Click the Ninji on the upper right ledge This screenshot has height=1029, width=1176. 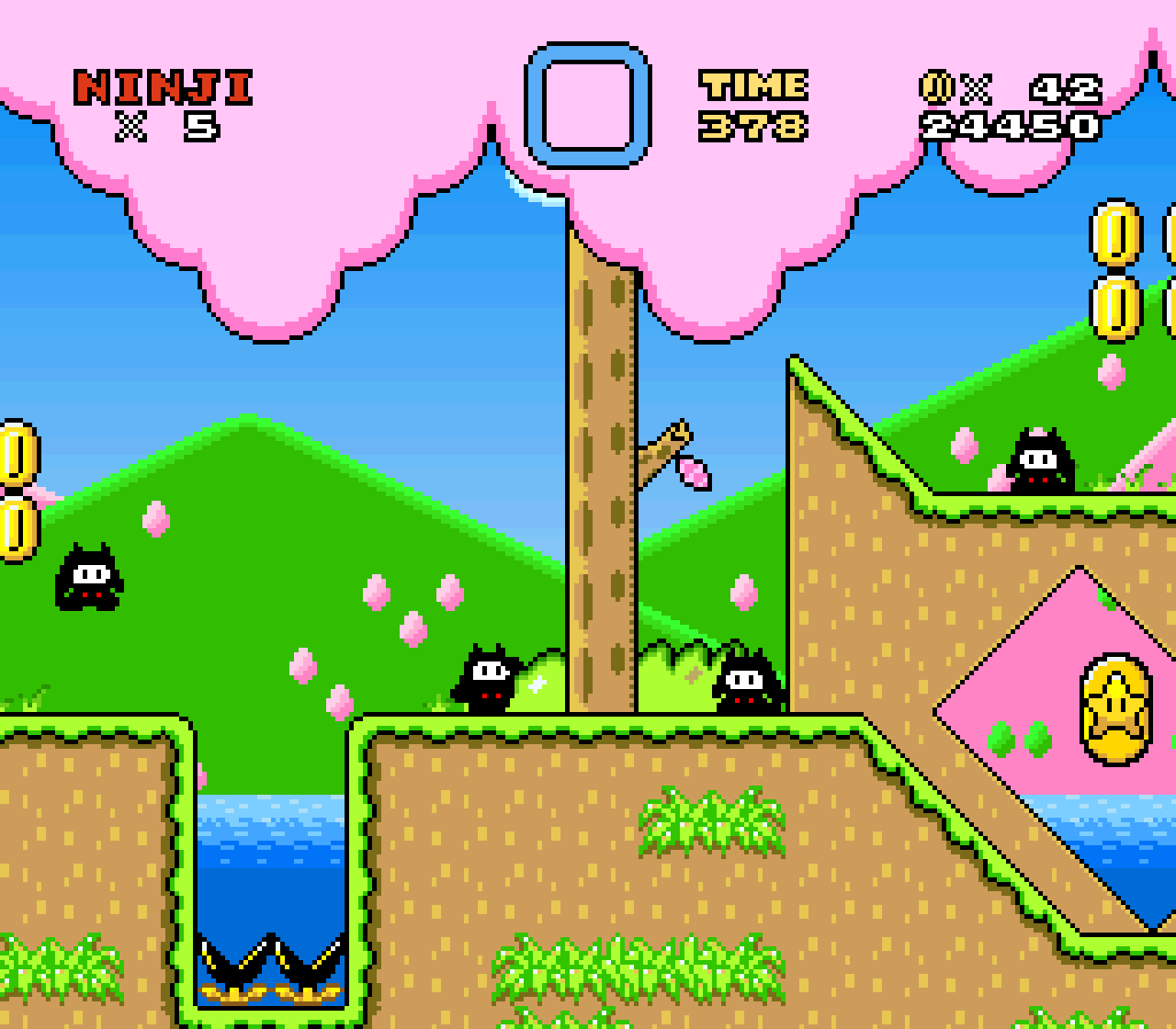click(x=1041, y=458)
